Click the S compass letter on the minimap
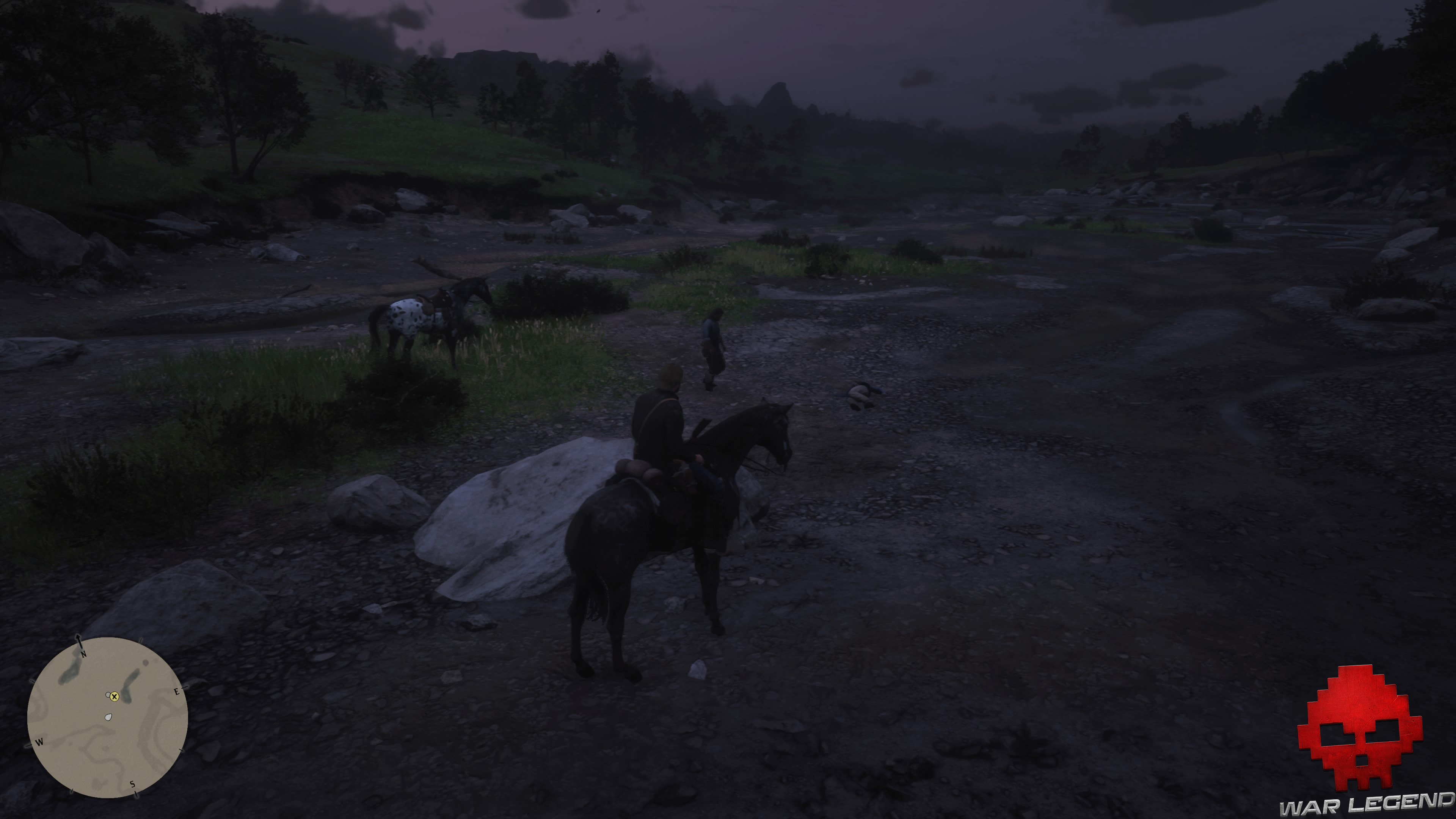 click(133, 784)
